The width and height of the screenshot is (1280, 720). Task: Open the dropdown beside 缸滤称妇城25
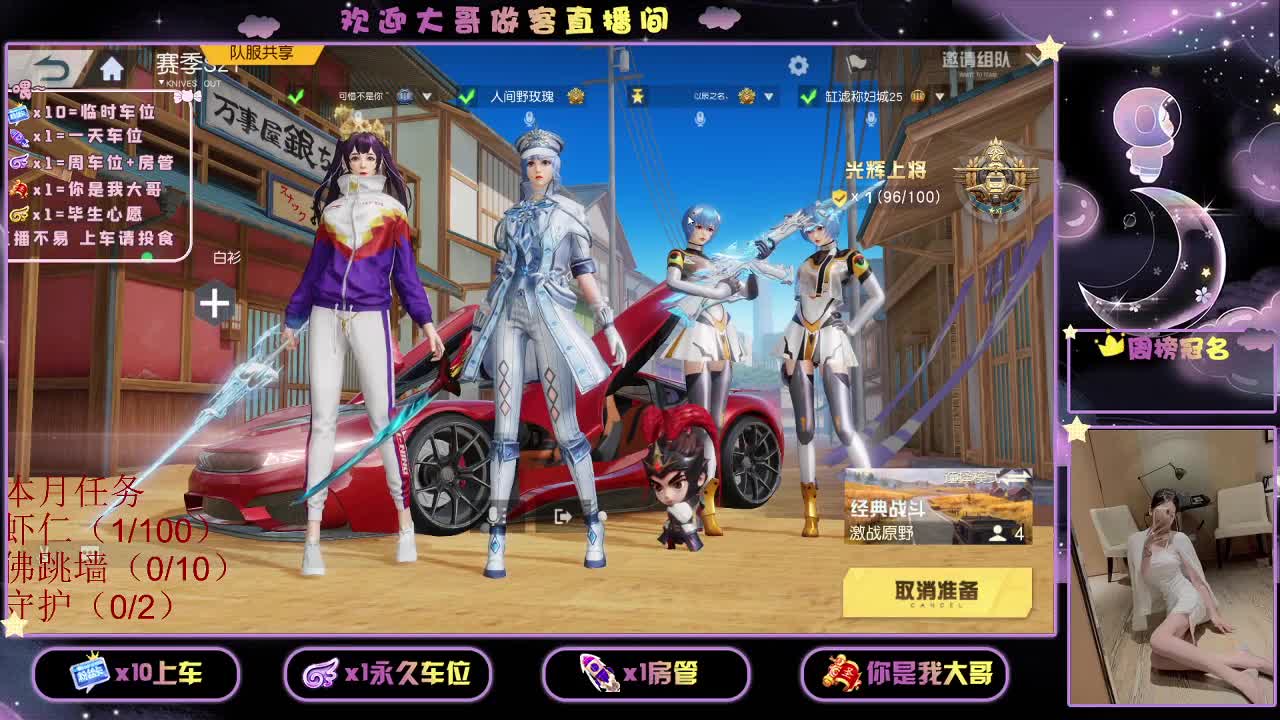[x=938, y=97]
